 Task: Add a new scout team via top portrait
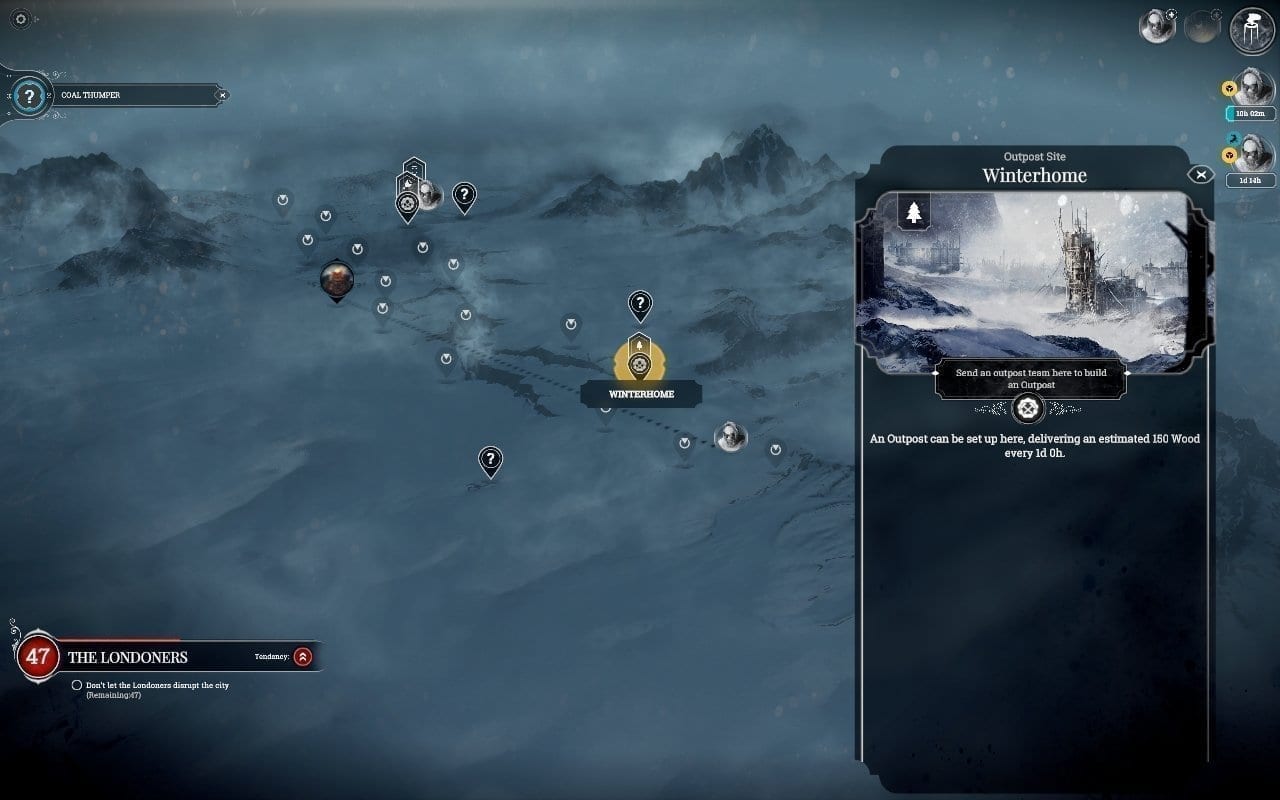tap(1158, 26)
